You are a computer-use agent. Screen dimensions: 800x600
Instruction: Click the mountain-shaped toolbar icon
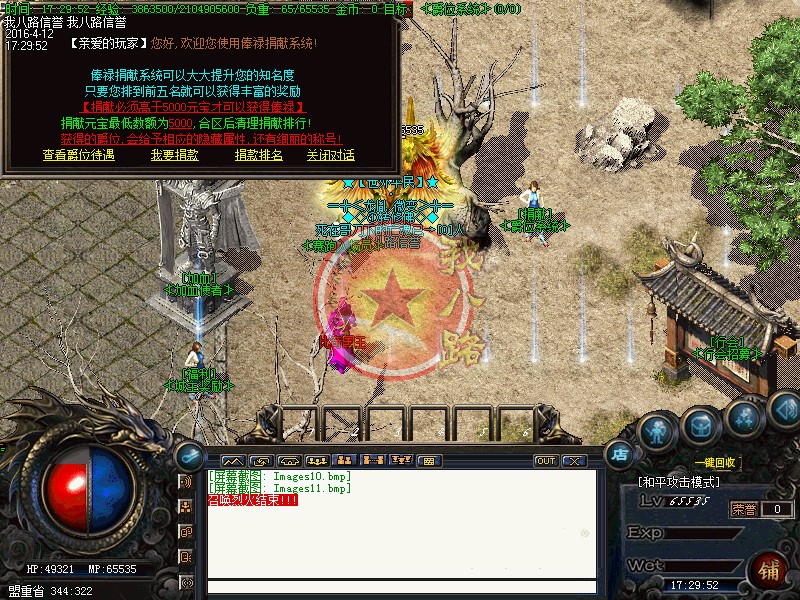pyautogui.click(x=234, y=461)
